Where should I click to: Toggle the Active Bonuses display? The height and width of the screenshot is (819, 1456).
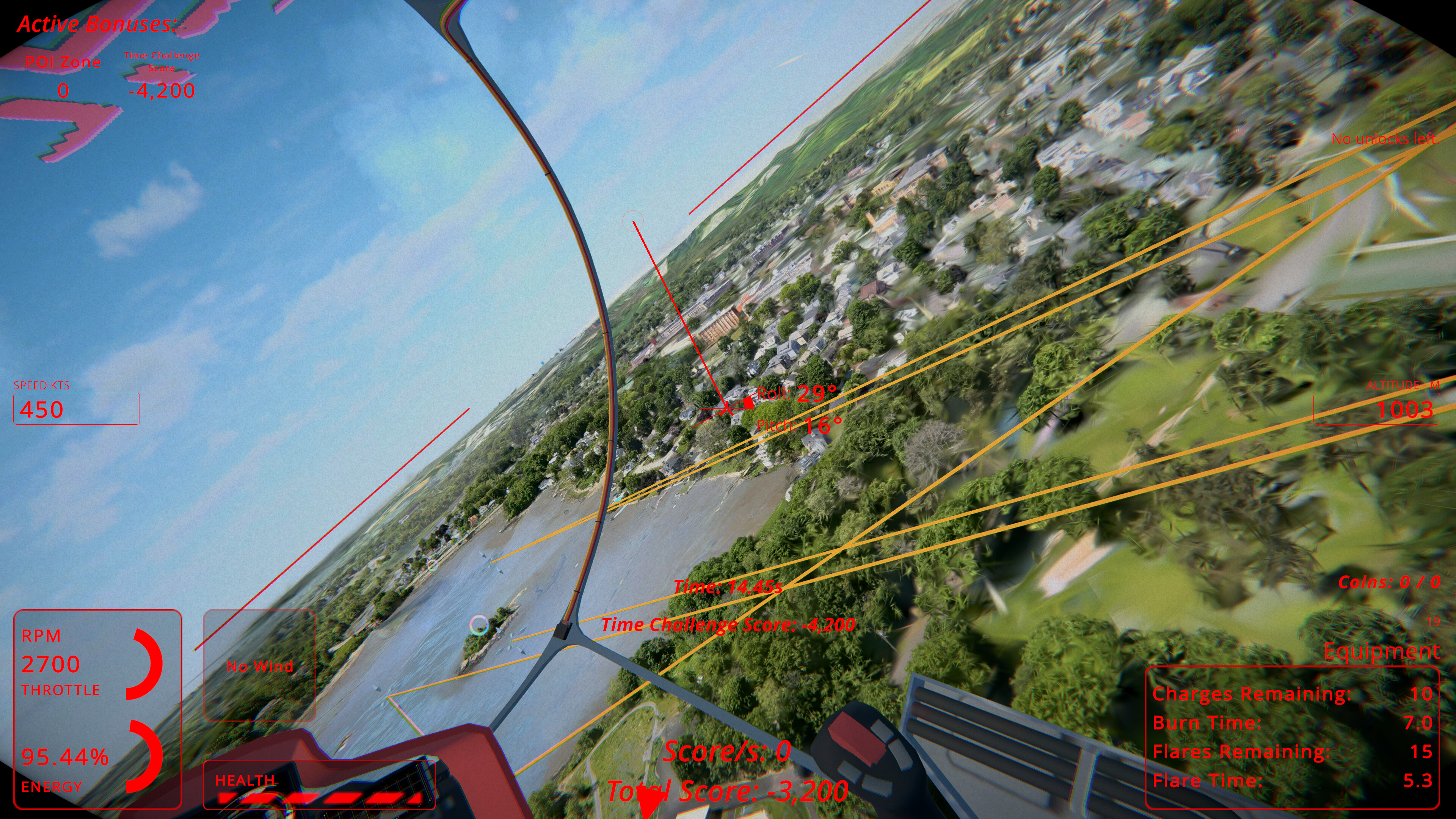97,24
